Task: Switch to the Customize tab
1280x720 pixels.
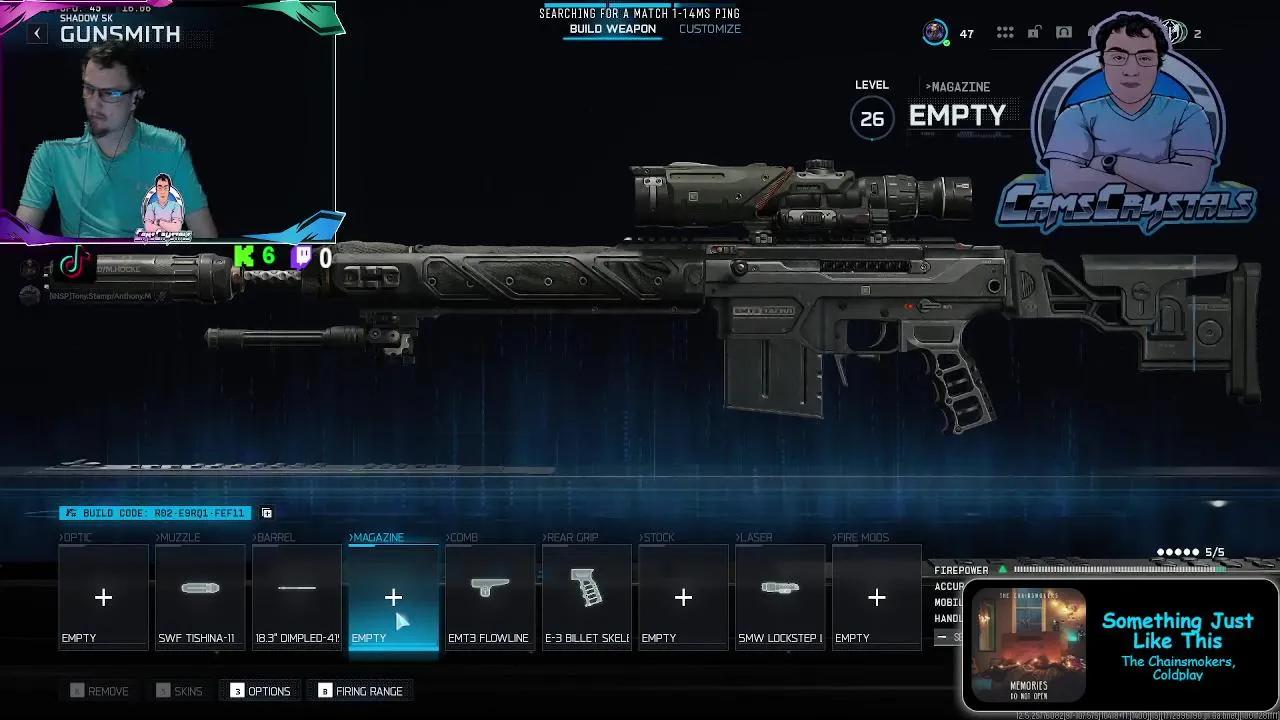Action: click(x=710, y=29)
